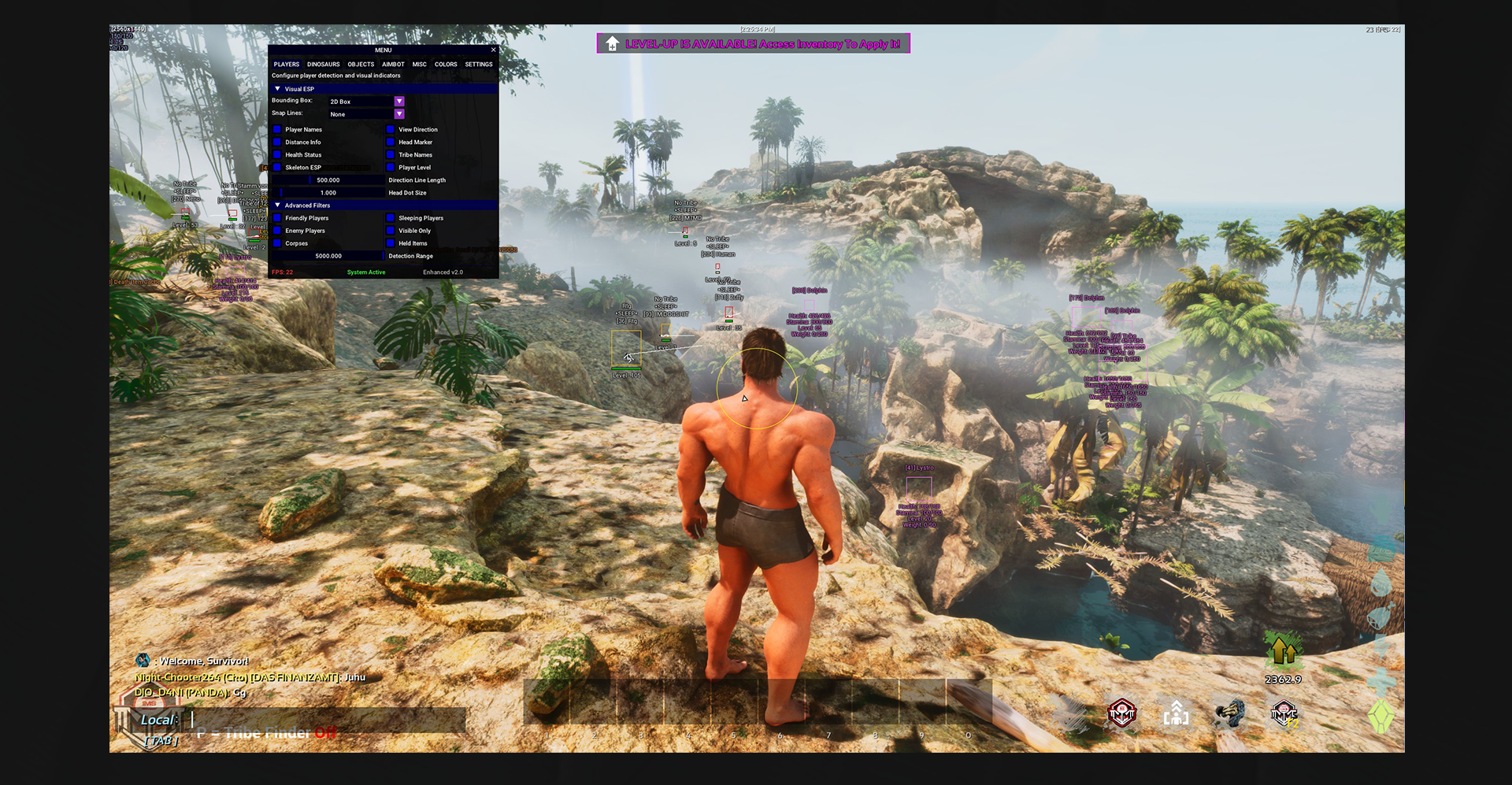Collapse the Advanced Filters section
The height and width of the screenshot is (785, 1512).
click(278, 206)
